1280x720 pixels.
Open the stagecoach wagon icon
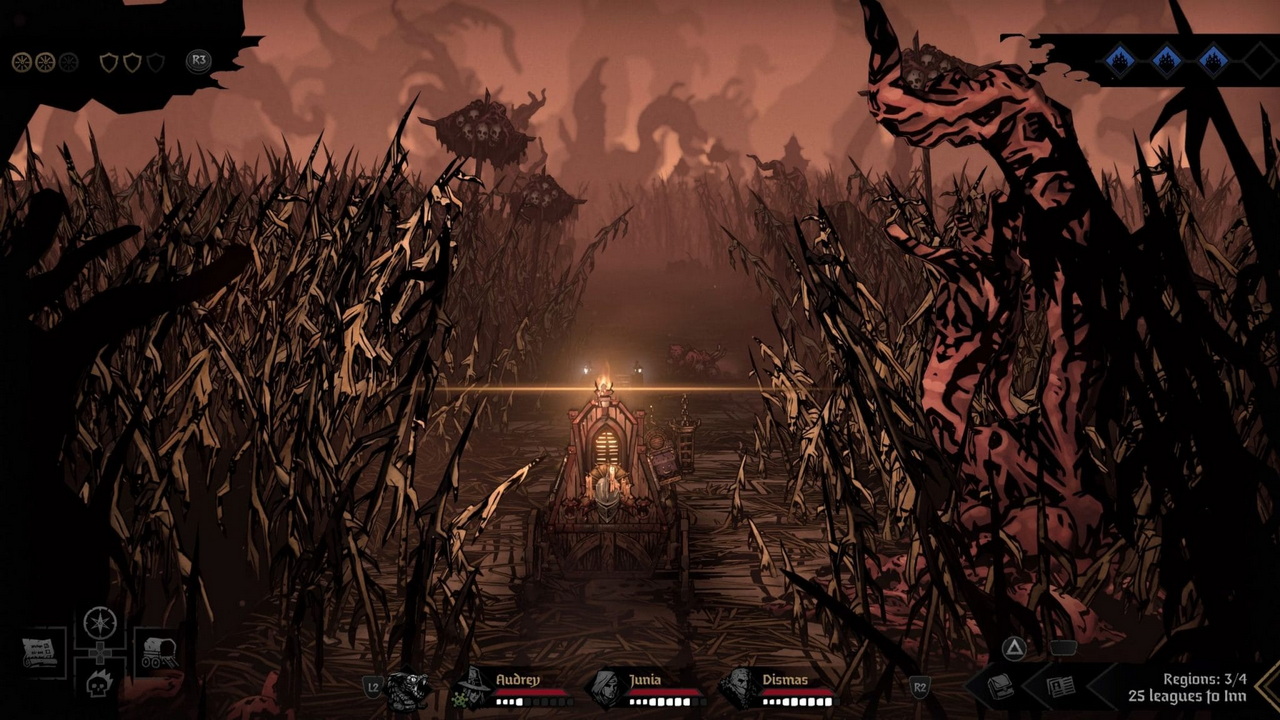(158, 653)
